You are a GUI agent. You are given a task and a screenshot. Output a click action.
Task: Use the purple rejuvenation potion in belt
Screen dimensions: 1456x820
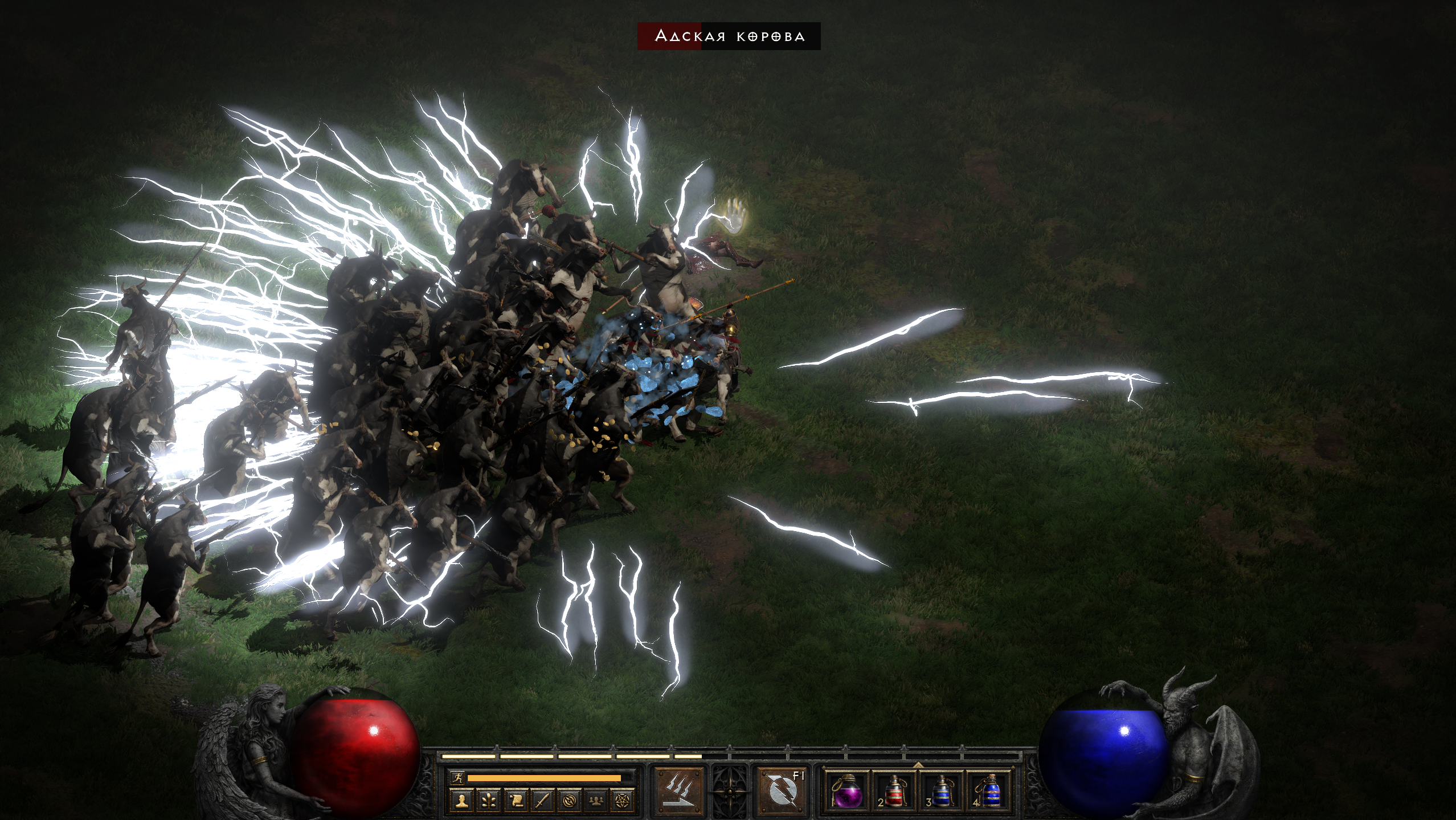tap(847, 792)
